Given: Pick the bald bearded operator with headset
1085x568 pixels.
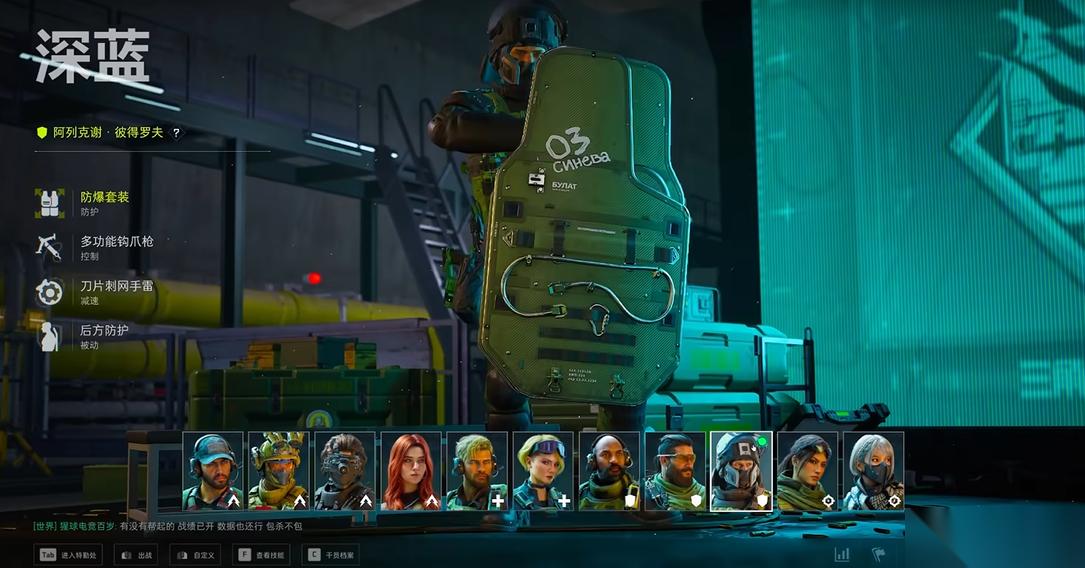Looking at the screenshot, I should coord(609,471).
